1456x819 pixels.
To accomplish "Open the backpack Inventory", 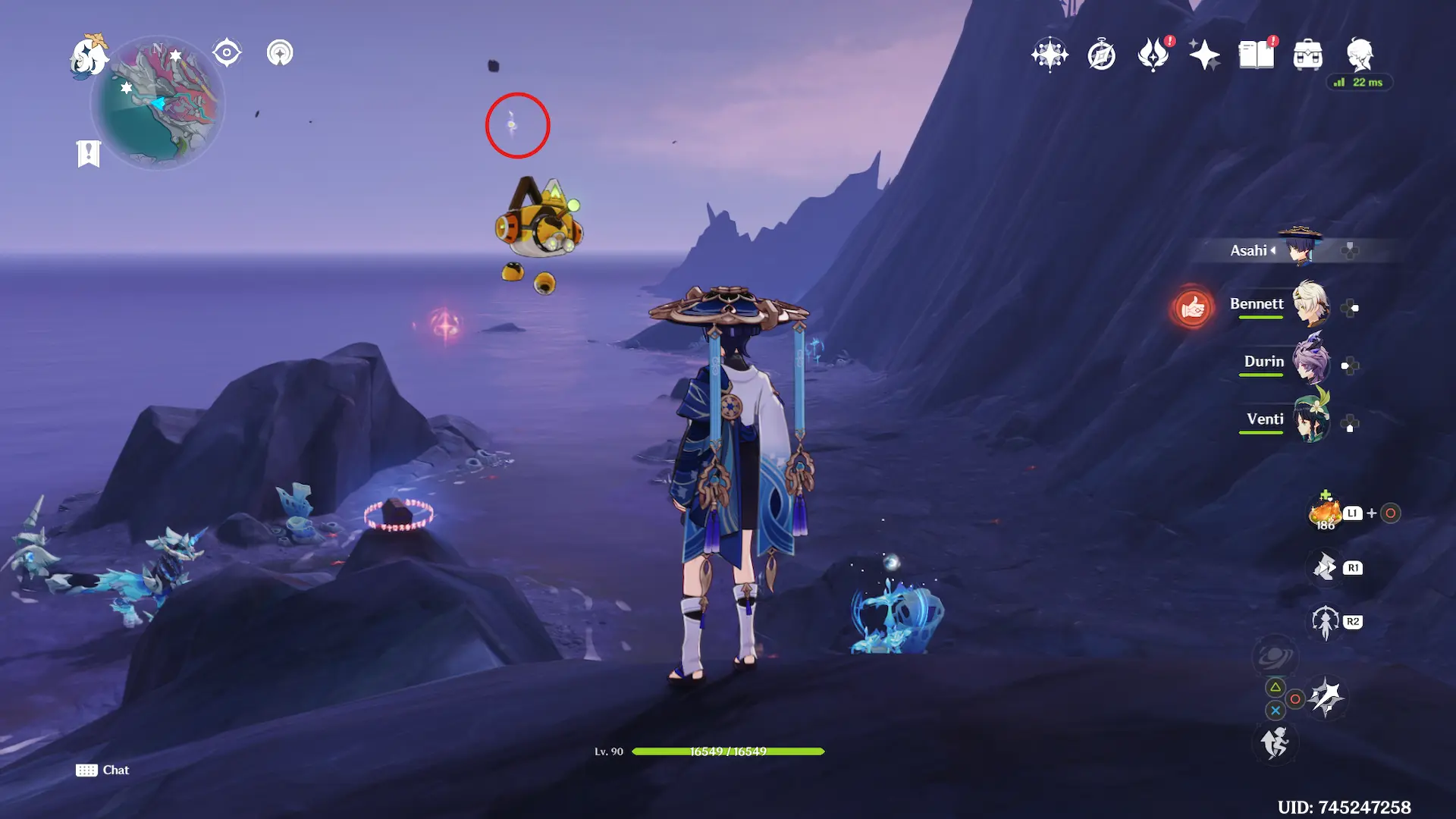I will (1307, 55).
